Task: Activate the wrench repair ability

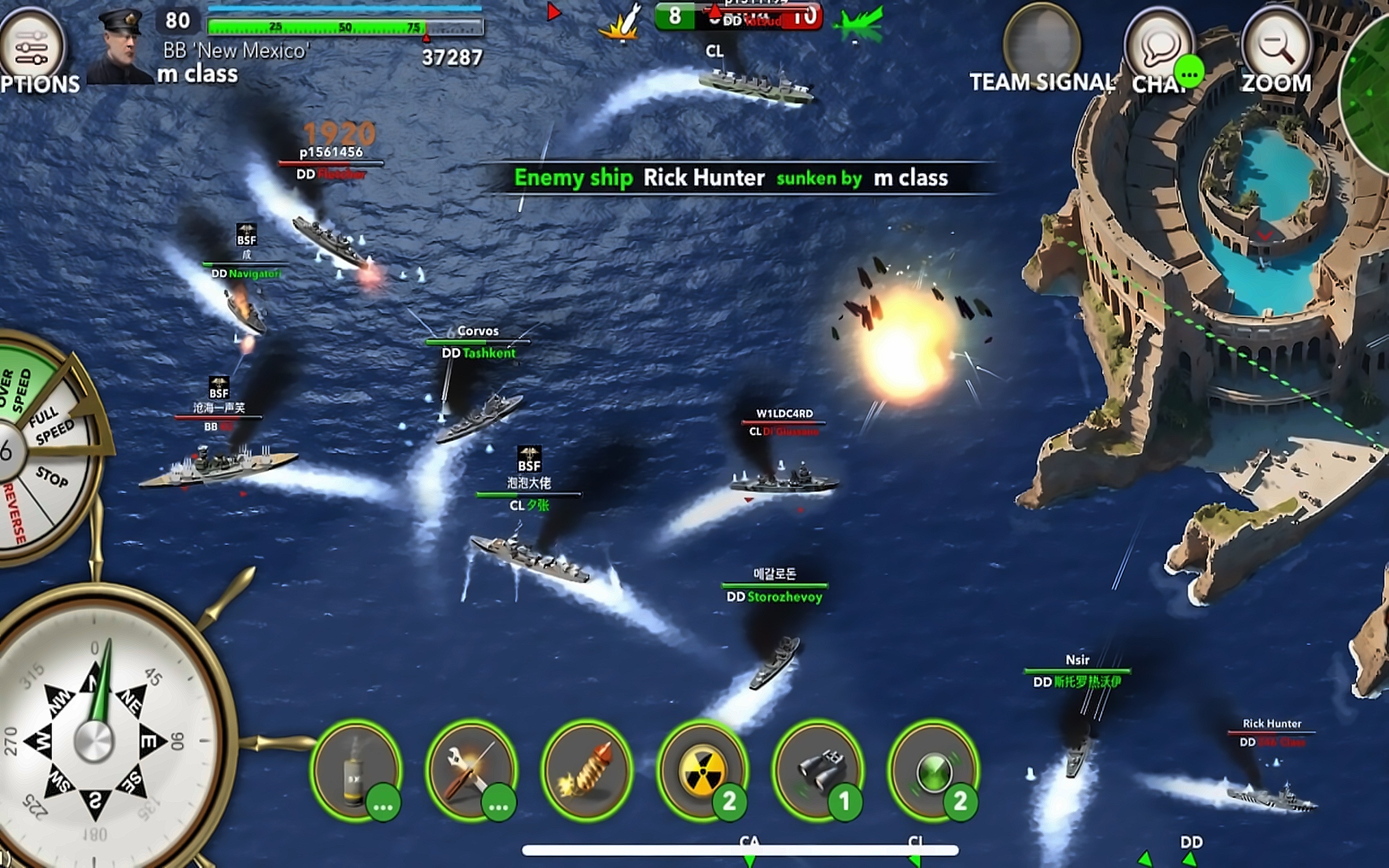Action: [471, 770]
